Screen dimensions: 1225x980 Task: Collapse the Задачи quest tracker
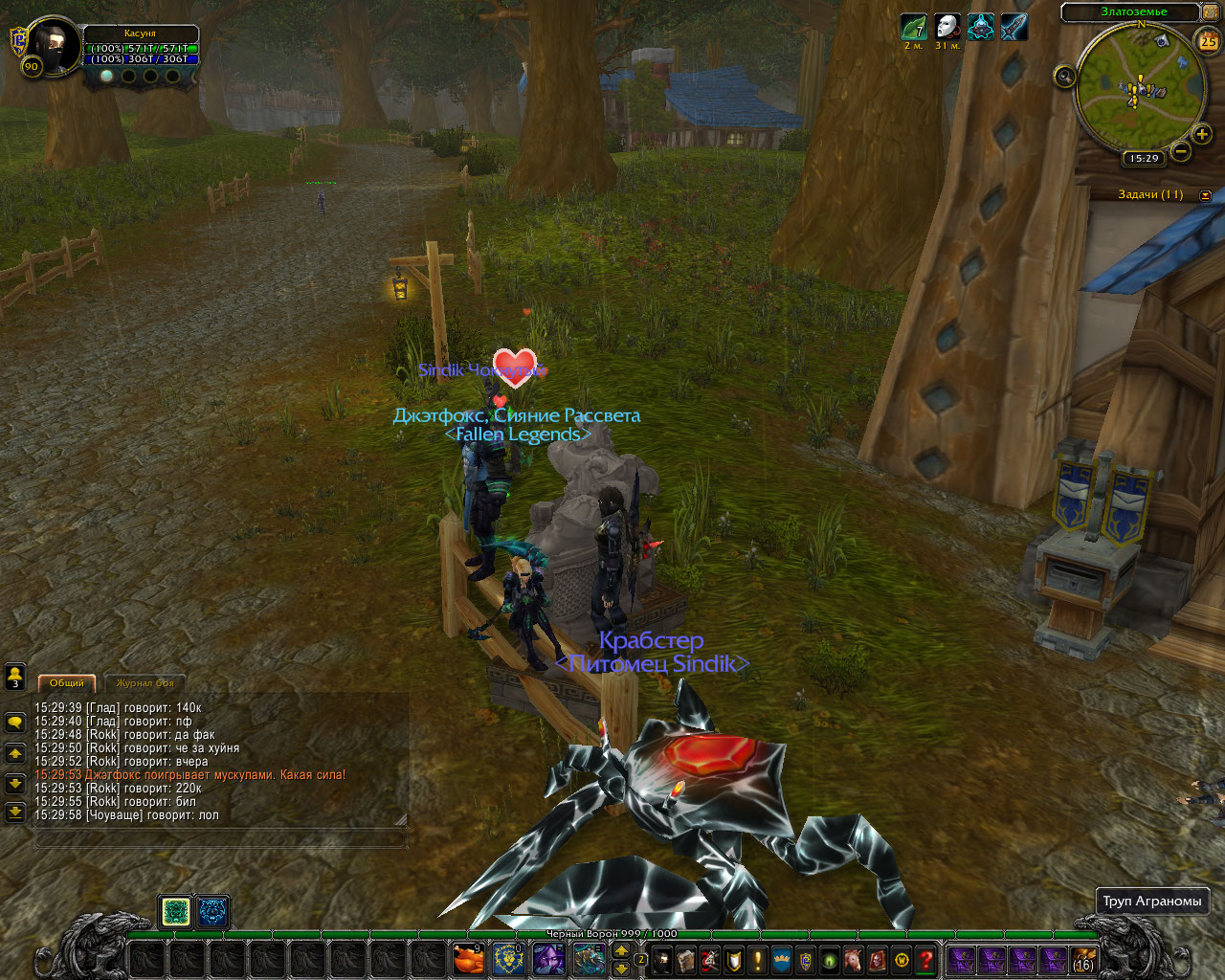pyautogui.click(x=1205, y=195)
